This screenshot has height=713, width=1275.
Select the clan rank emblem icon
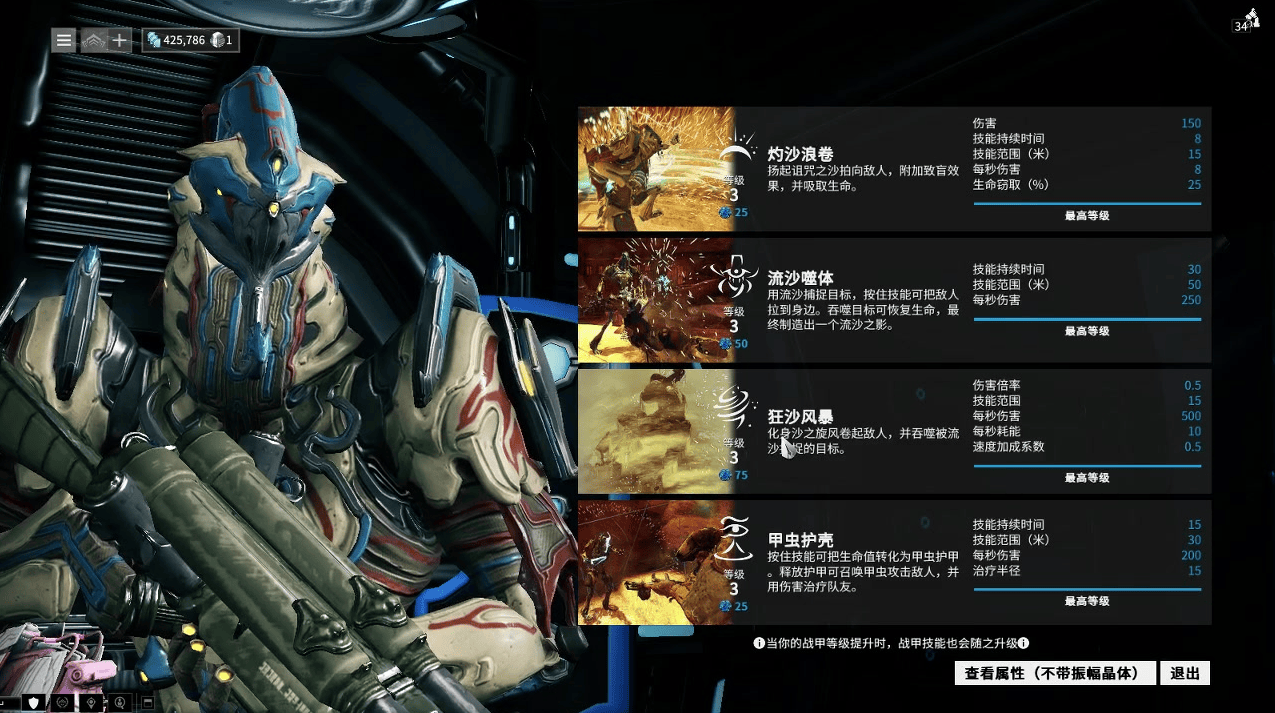[x=92, y=40]
